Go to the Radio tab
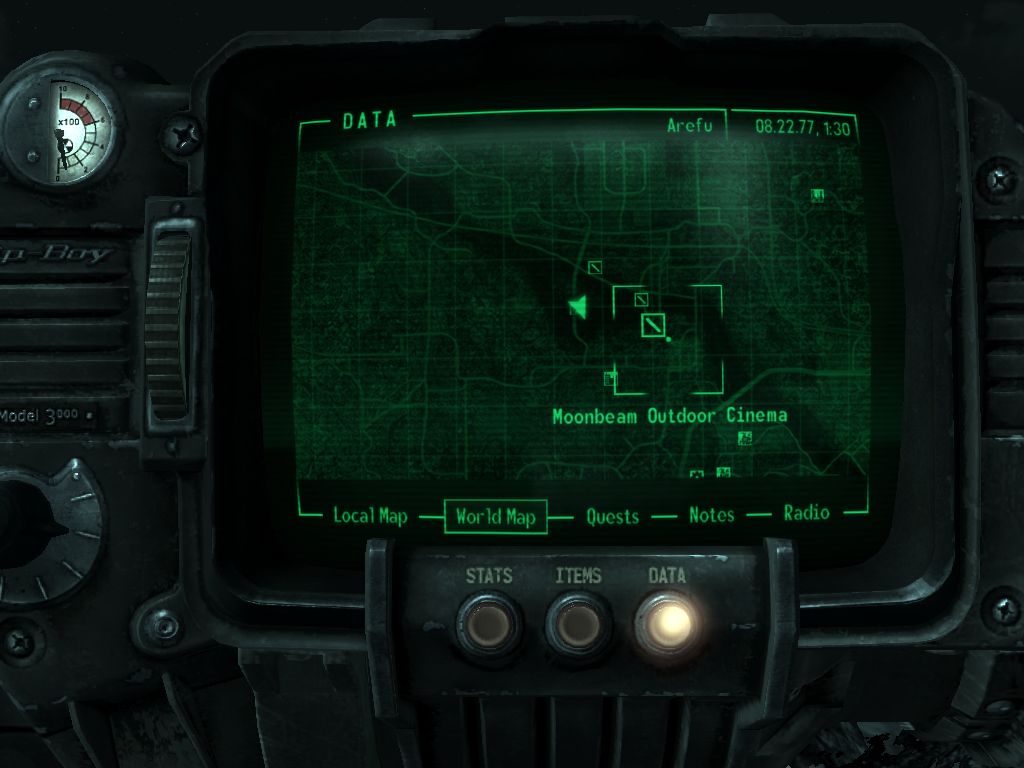The image size is (1024, 768). (806, 513)
